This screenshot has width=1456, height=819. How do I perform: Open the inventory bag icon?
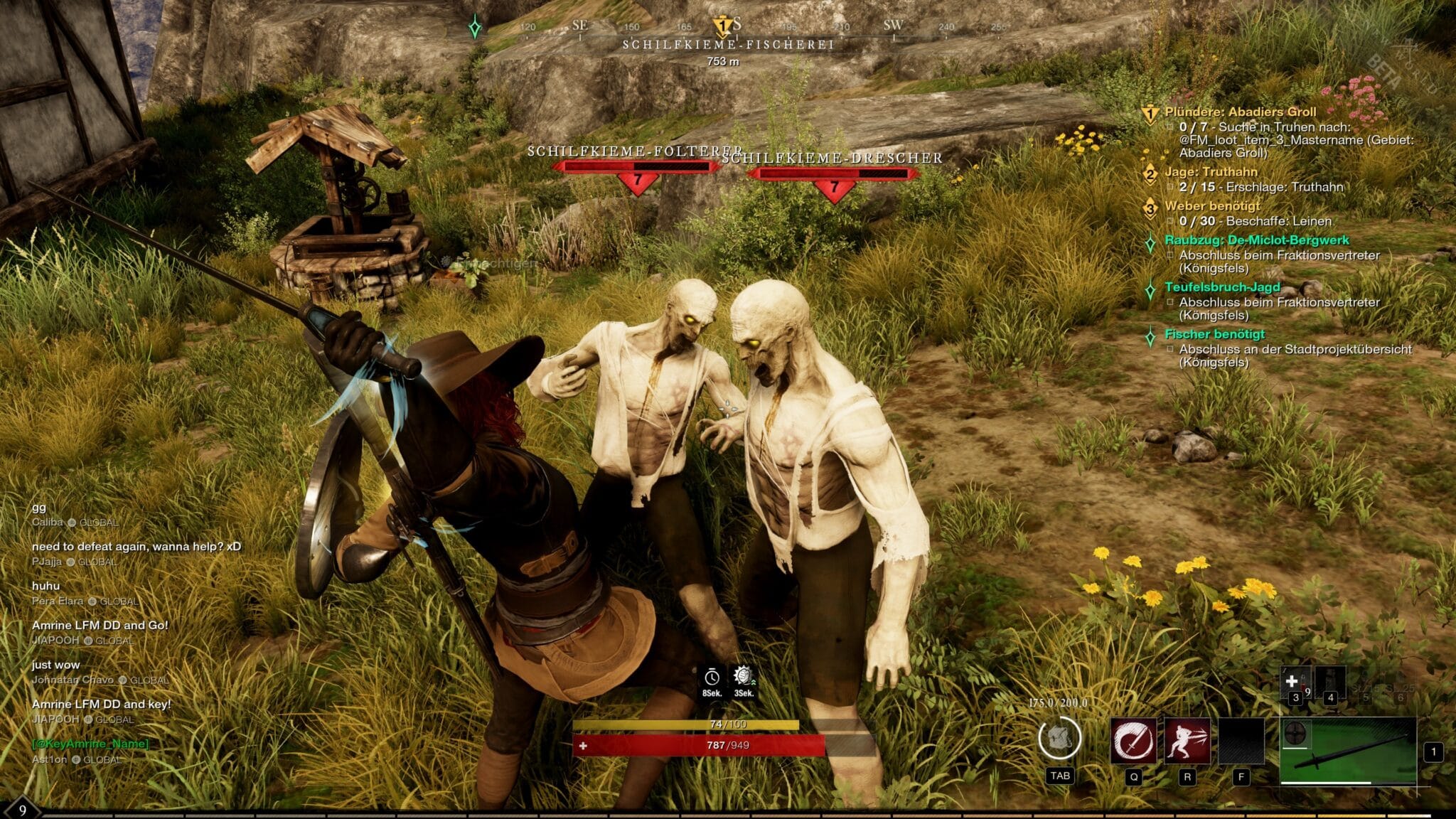pos(1059,738)
